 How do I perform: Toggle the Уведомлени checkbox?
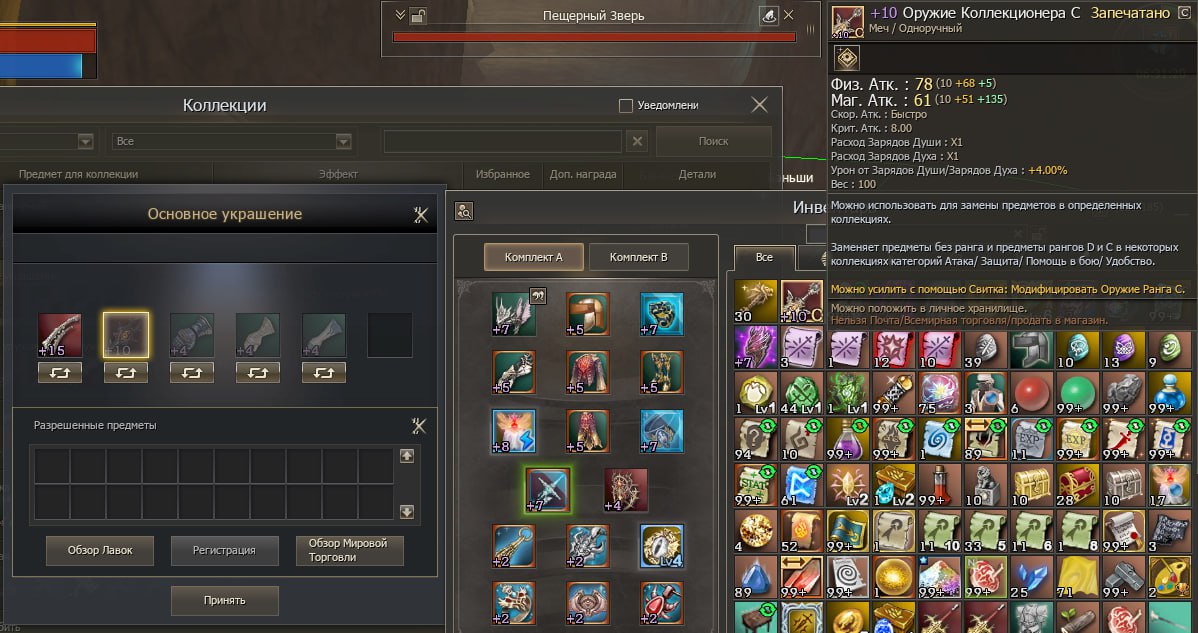pos(626,105)
